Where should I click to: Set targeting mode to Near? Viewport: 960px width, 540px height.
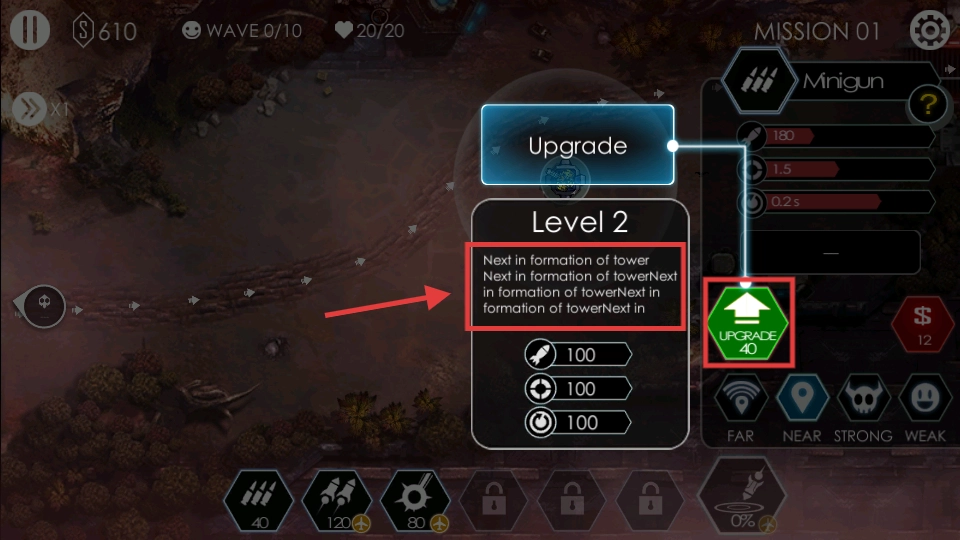coord(801,398)
